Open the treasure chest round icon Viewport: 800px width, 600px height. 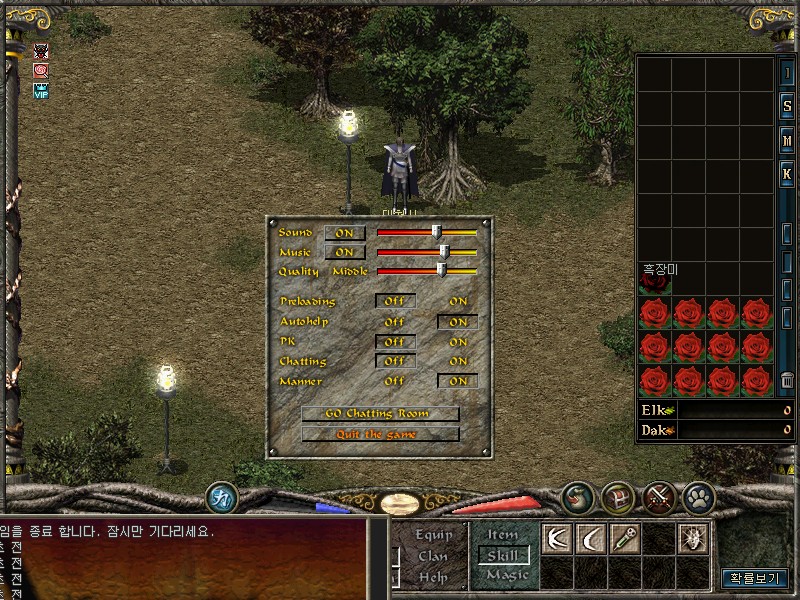(617, 497)
